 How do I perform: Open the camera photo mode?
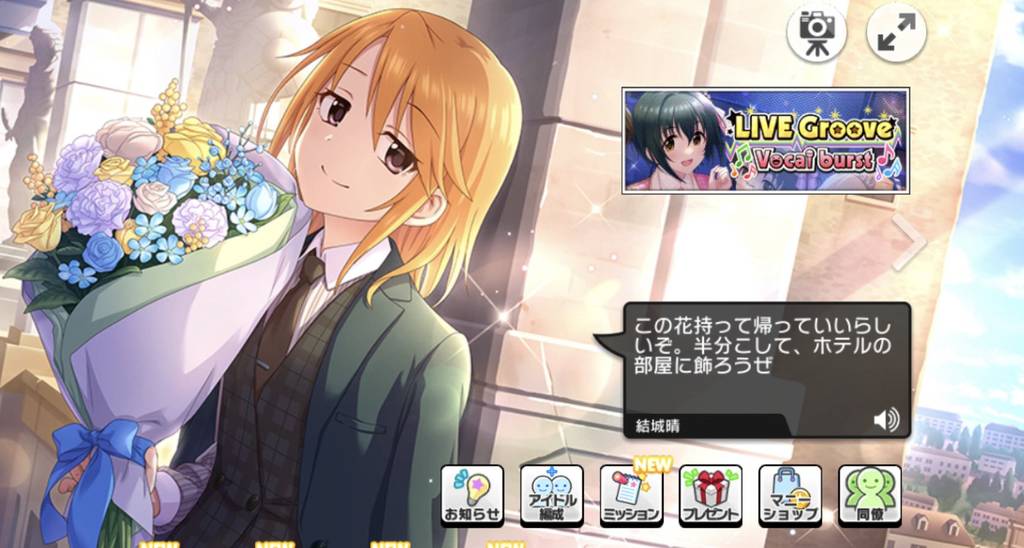coord(816,32)
